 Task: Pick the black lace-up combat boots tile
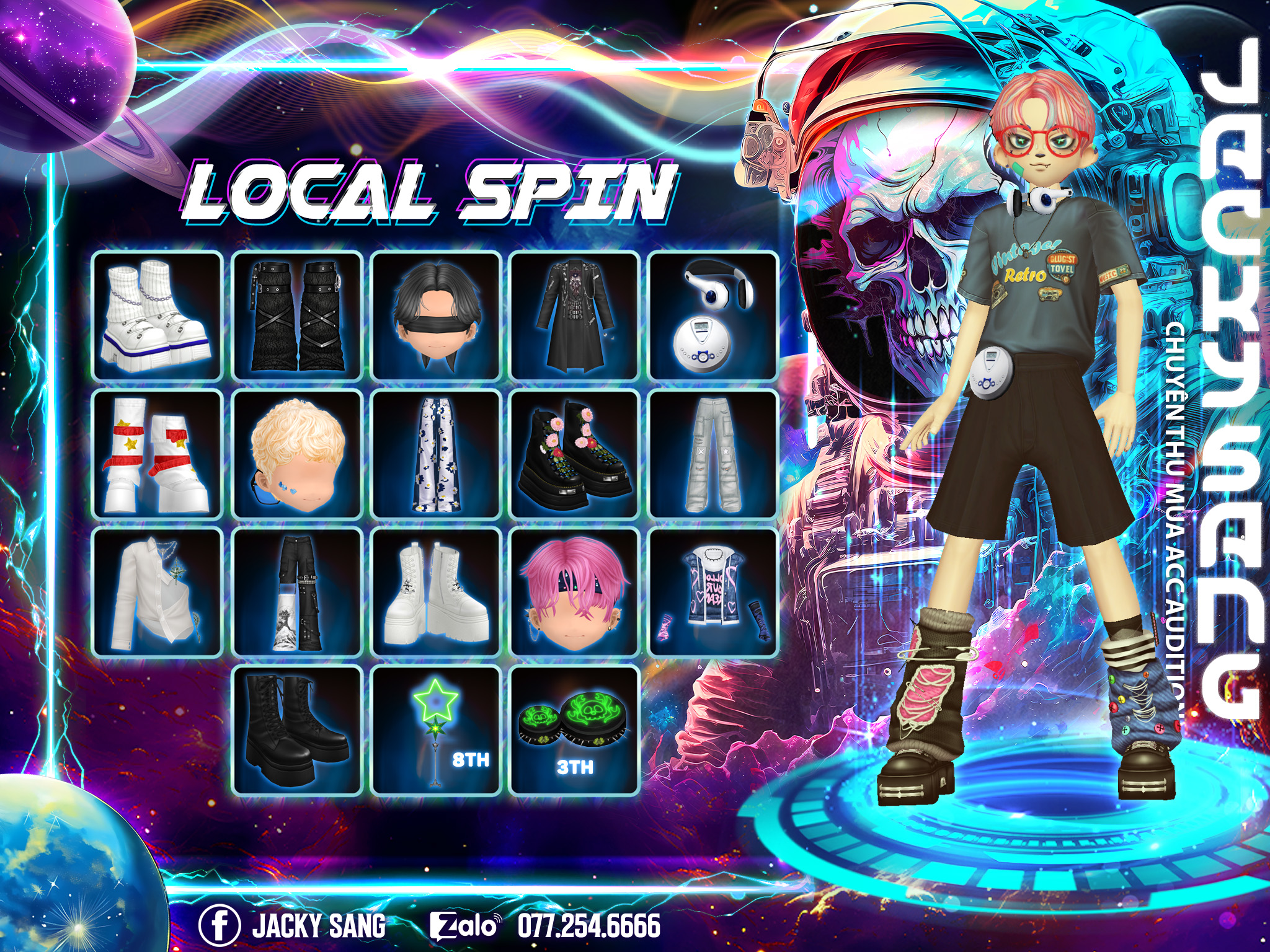click(x=297, y=730)
